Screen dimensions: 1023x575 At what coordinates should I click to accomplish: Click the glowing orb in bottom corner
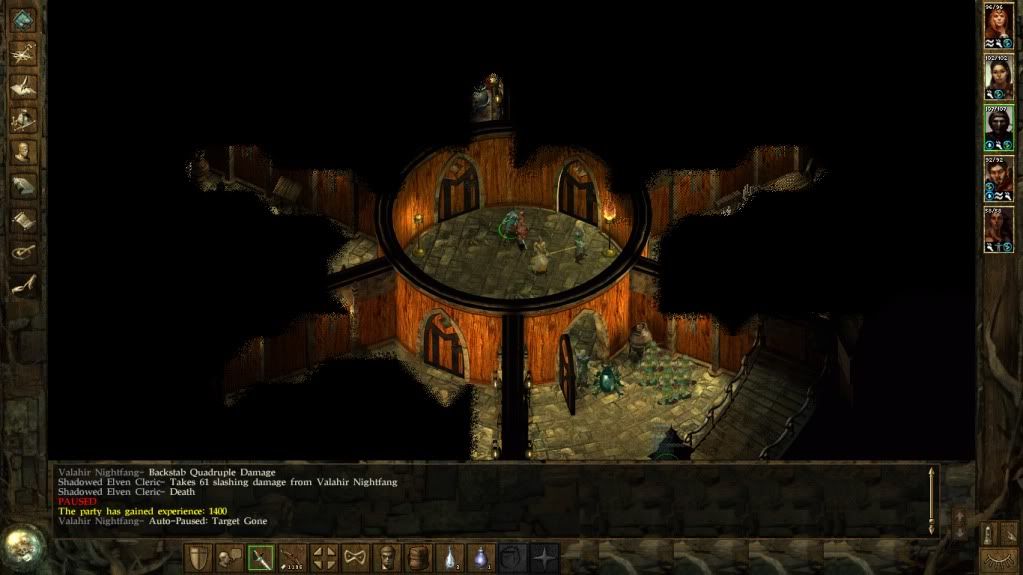click(x=21, y=546)
